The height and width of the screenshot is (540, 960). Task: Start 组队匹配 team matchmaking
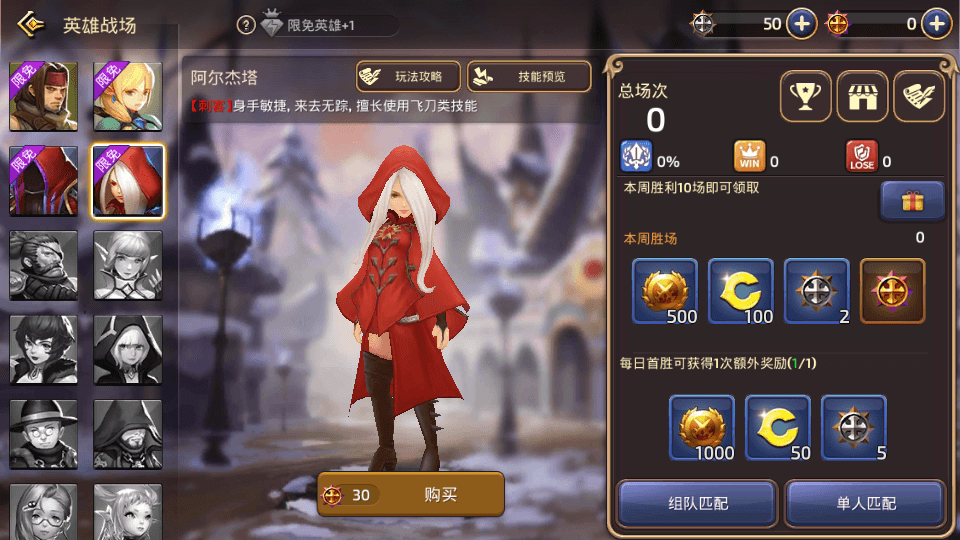click(697, 503)
